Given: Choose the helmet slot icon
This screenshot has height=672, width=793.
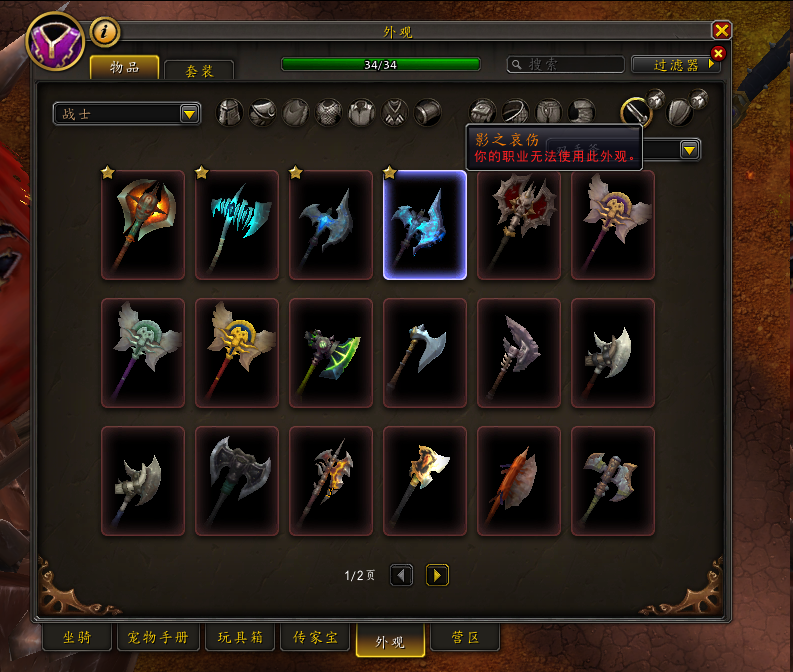Looking at the screenshot, I should (230, 113).
